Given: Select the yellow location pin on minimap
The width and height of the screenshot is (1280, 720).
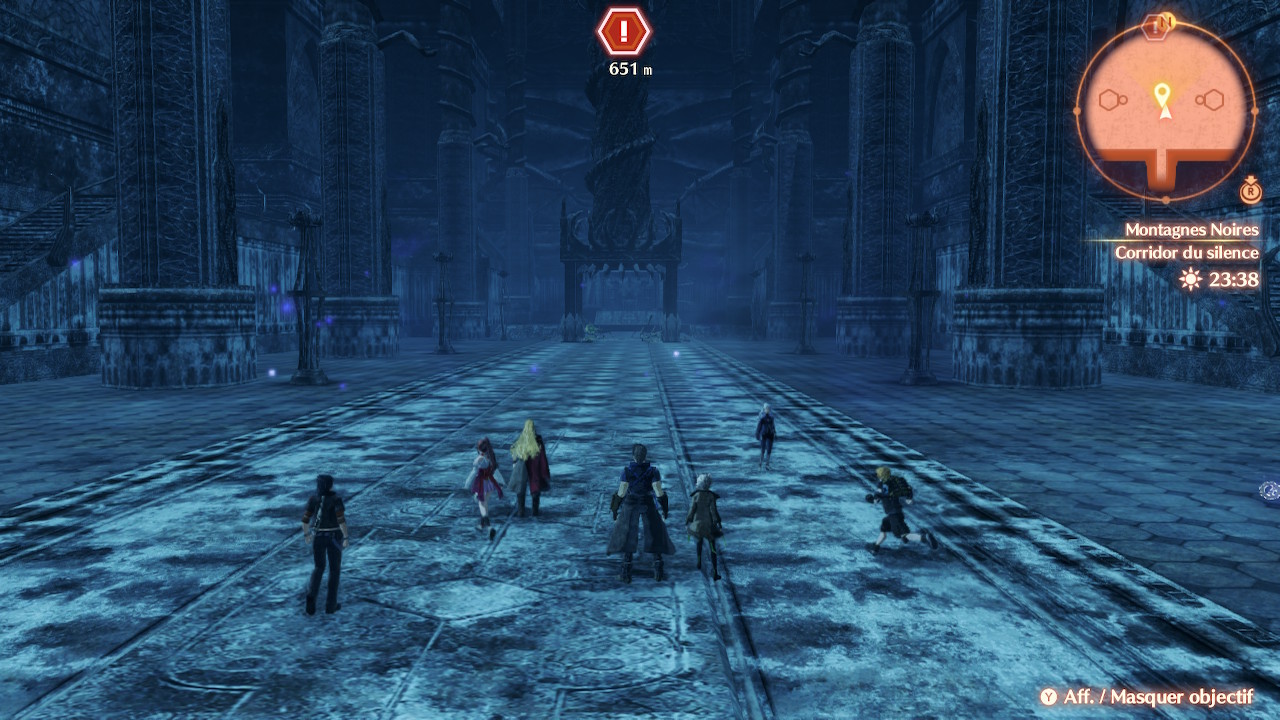Looking at the screenshot, I should [x=1161, y=95].
